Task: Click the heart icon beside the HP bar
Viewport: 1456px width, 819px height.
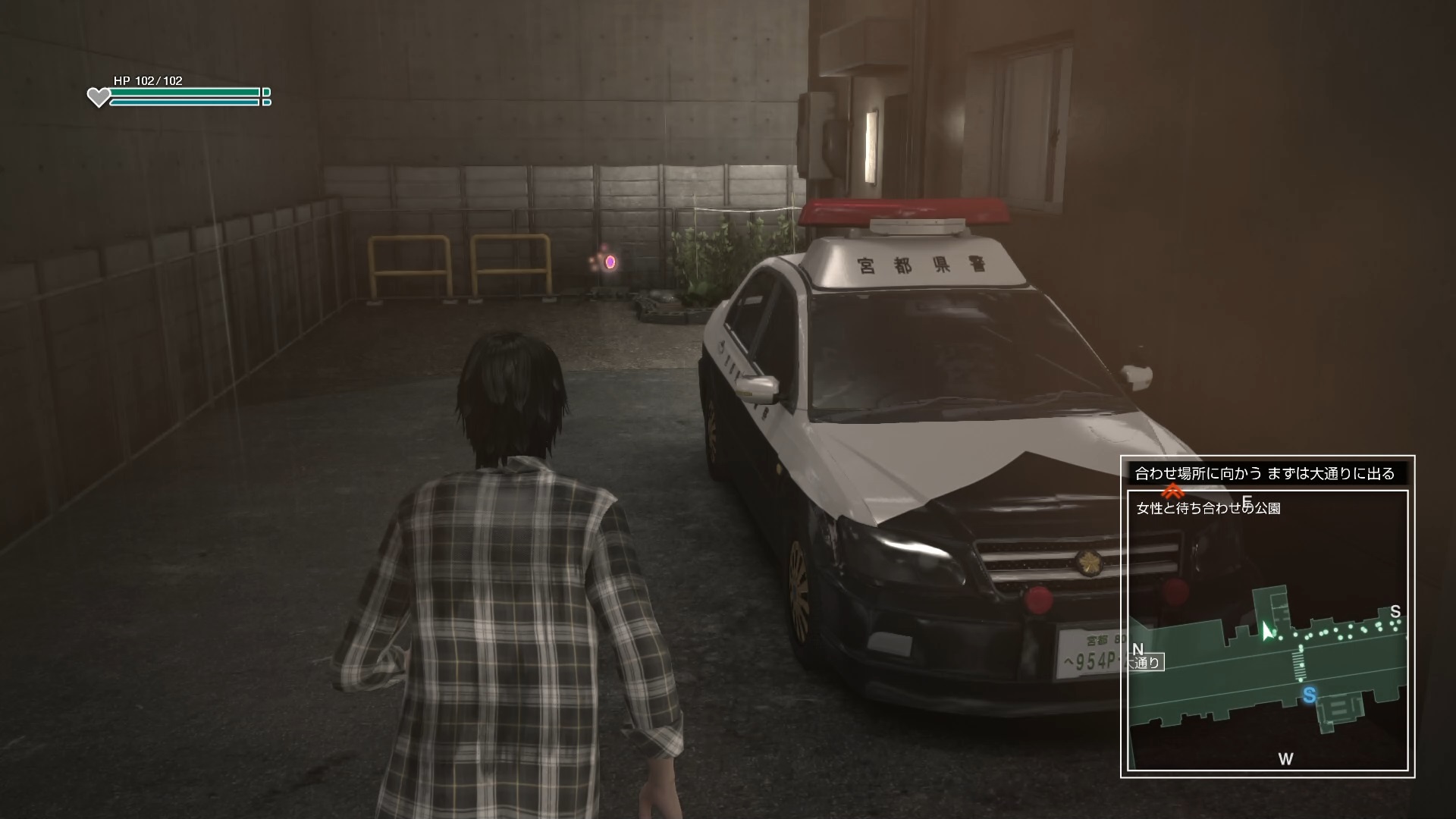Action: click(99, 97)
